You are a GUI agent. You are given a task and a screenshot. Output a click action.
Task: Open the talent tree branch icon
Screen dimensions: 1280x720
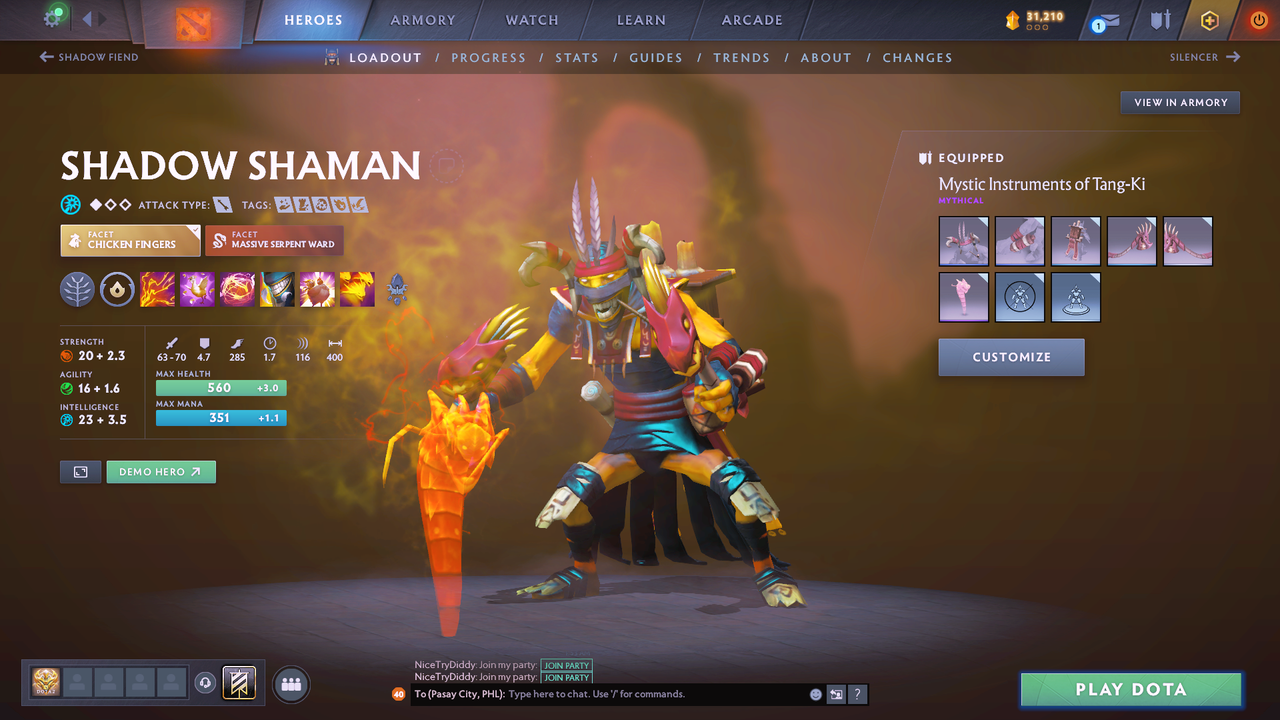[77, 289]
